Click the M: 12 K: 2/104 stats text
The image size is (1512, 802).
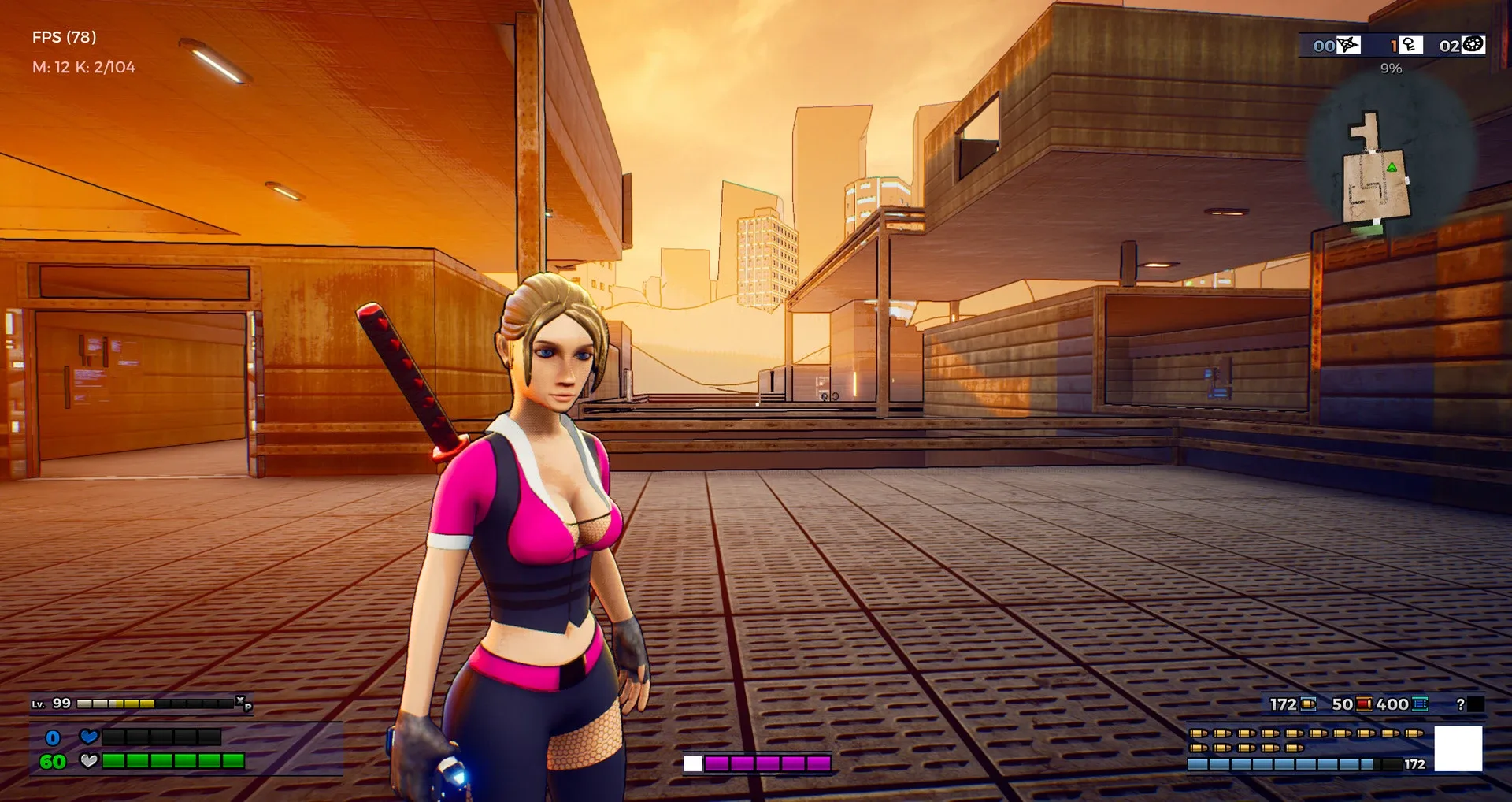83,67
